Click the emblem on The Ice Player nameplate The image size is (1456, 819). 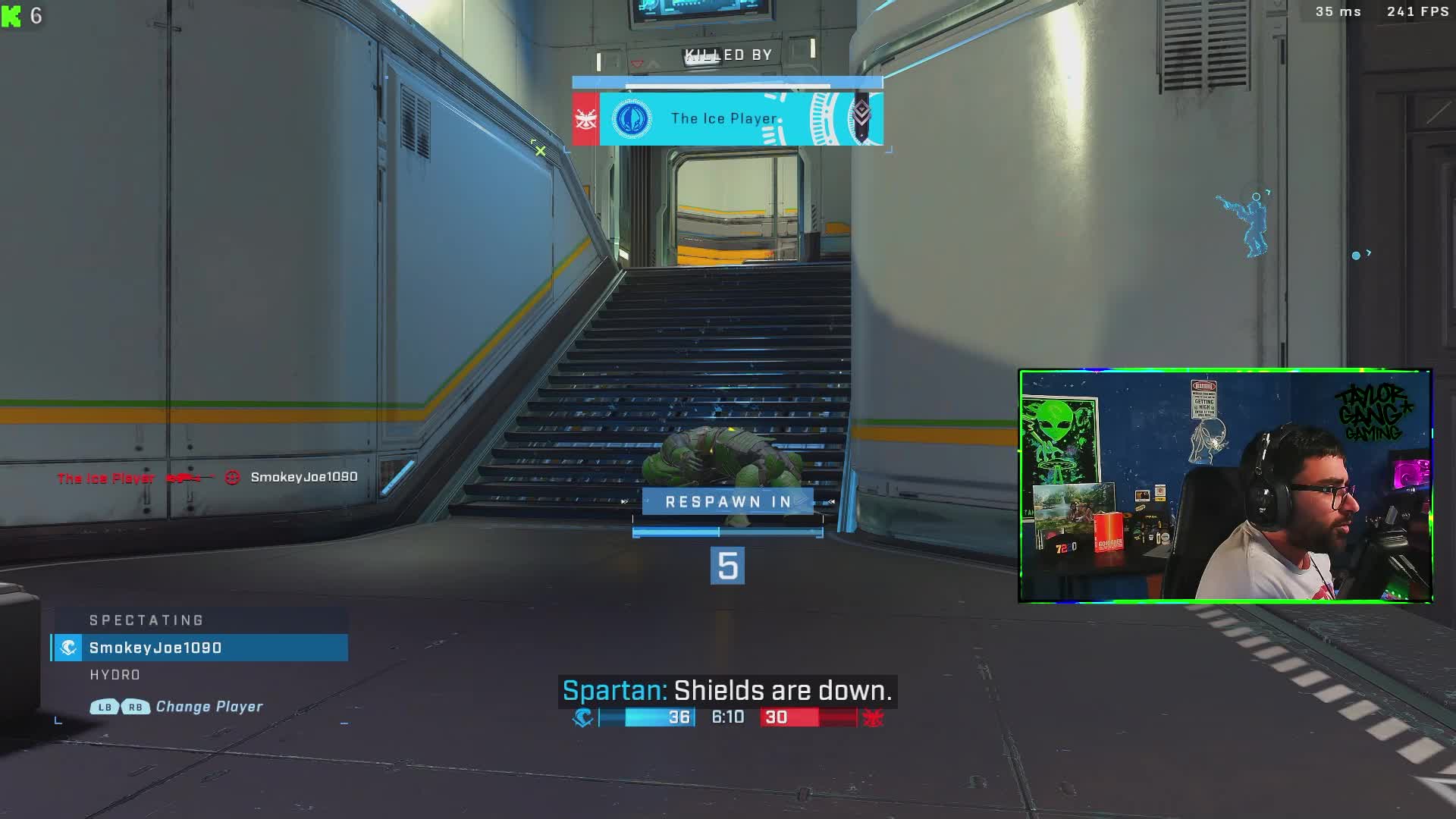pyautogui.click(x=631, y=119)
